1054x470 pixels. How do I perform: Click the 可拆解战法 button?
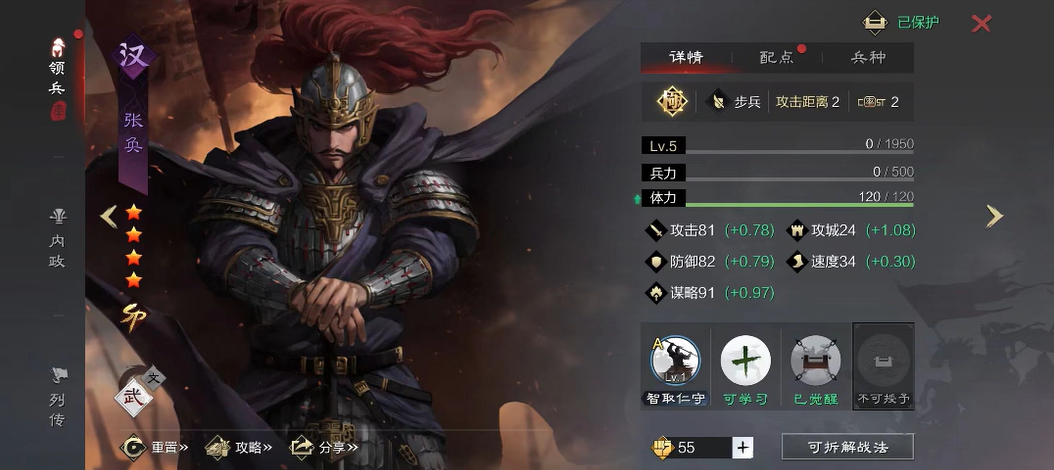pos(847,447)
